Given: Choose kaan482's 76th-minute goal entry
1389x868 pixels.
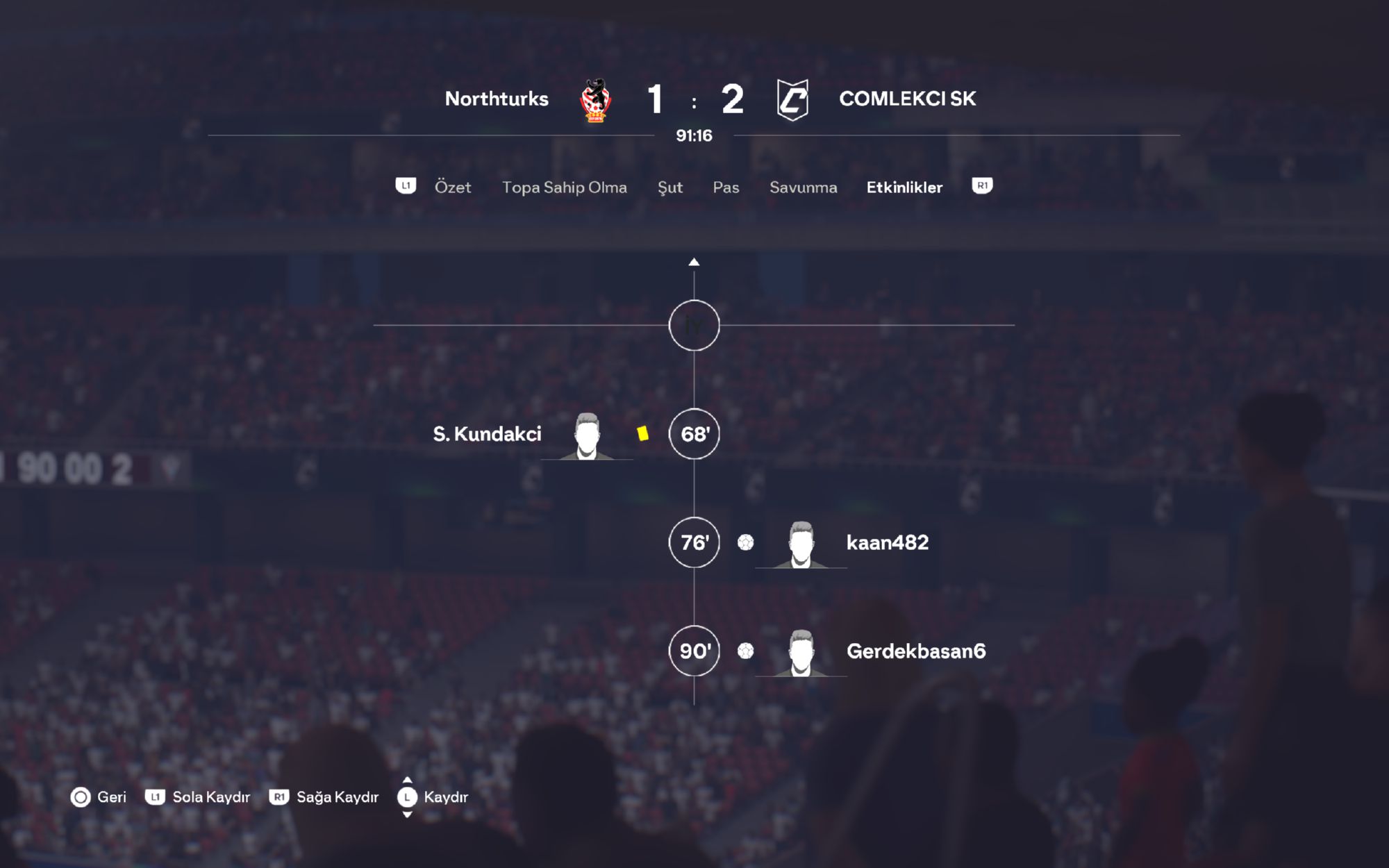Looking at the screenshot, I should point(886,543).
